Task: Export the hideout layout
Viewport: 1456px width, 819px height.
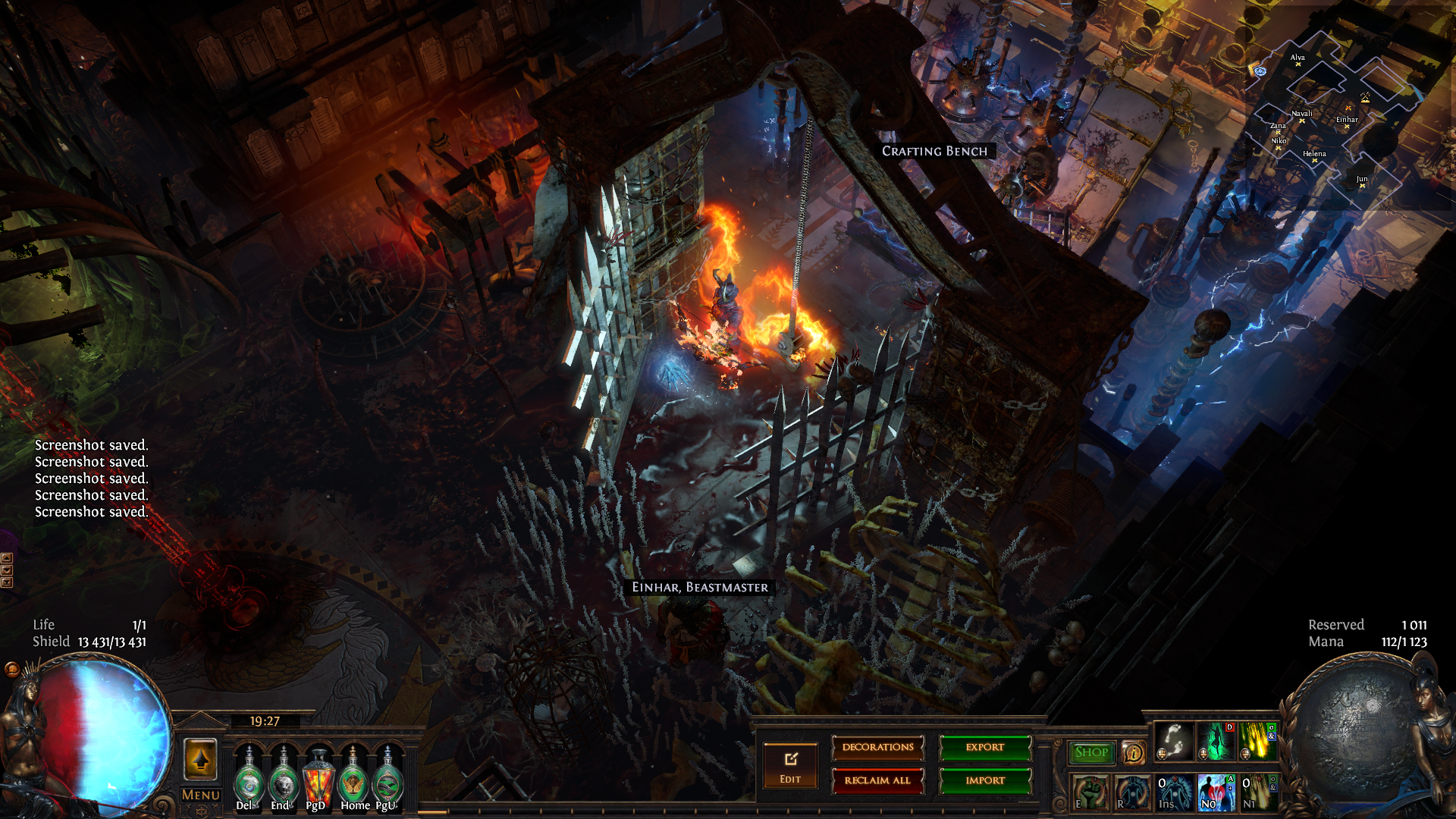Action: (x=985, y=748)
